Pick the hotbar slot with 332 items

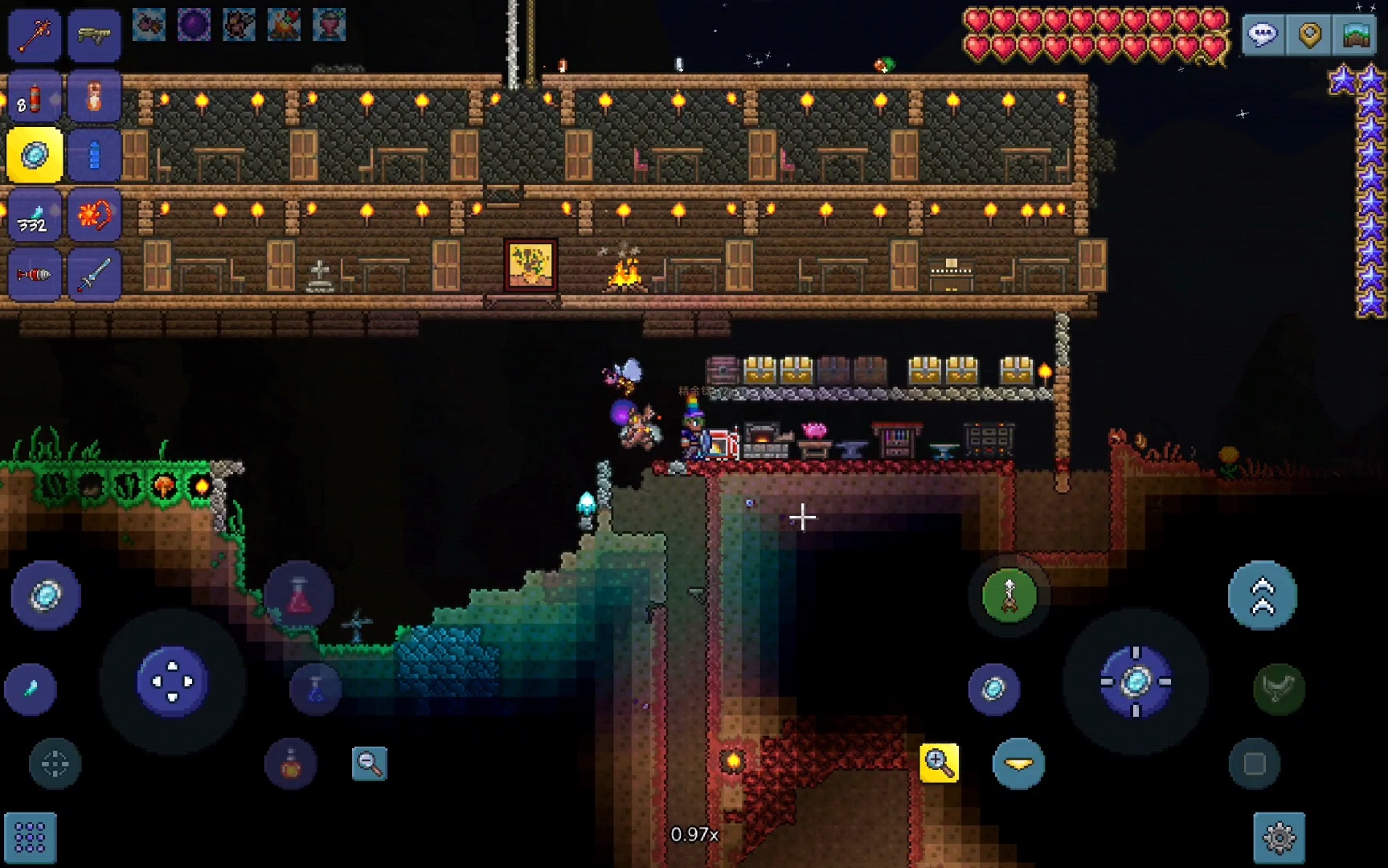(x=35, y=215)
